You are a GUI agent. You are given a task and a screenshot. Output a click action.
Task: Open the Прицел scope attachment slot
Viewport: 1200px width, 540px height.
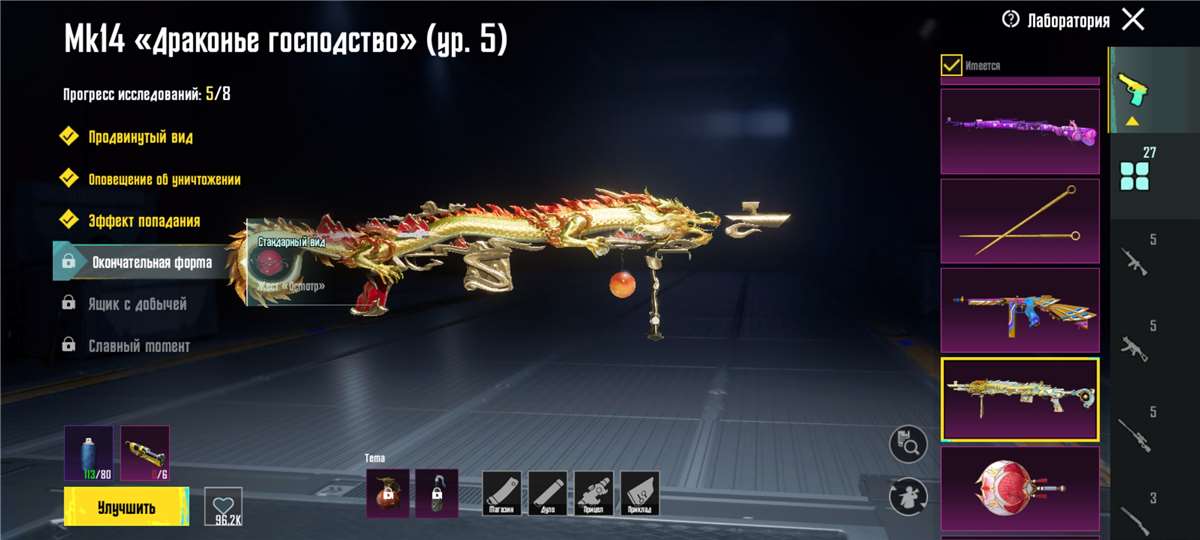coord(594,493)
